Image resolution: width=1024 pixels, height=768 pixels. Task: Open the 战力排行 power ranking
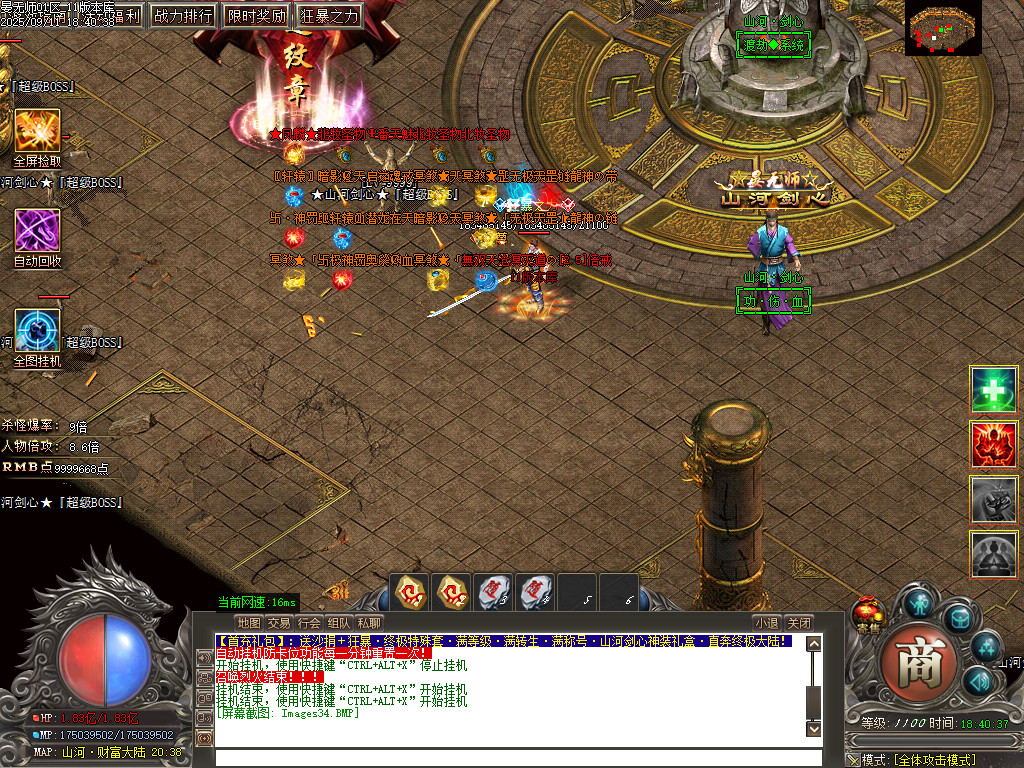coord(185,15)
